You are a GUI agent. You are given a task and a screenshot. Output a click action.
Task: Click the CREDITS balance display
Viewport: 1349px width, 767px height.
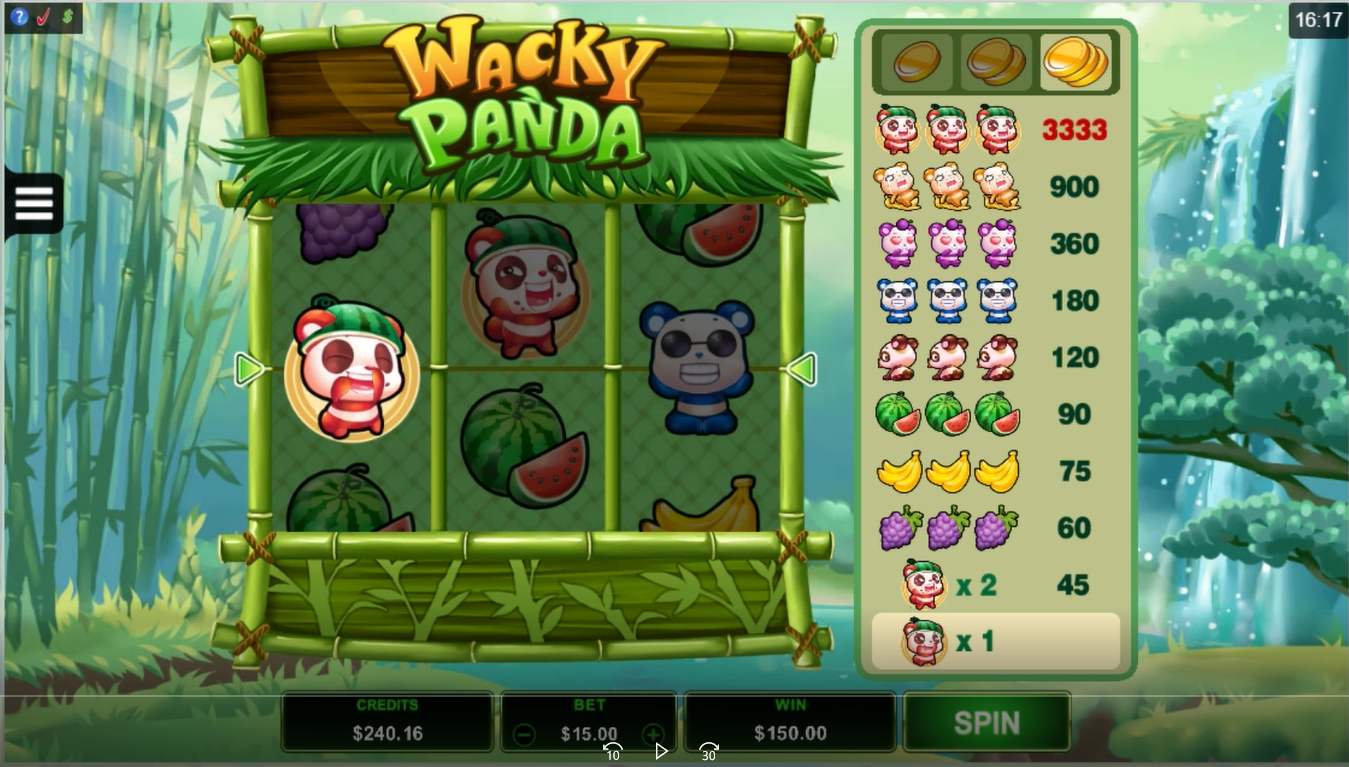coord(387,721)
